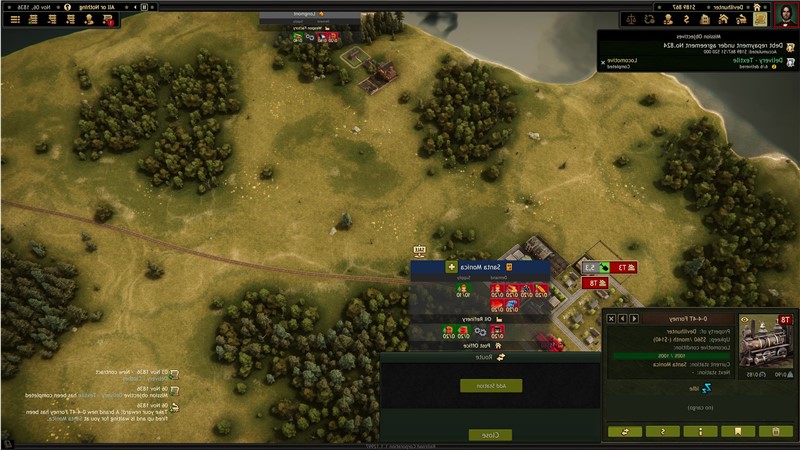
Task: Click the swap arrows button in the train panel
Action: pyautogui.click(x=624, y=431)
